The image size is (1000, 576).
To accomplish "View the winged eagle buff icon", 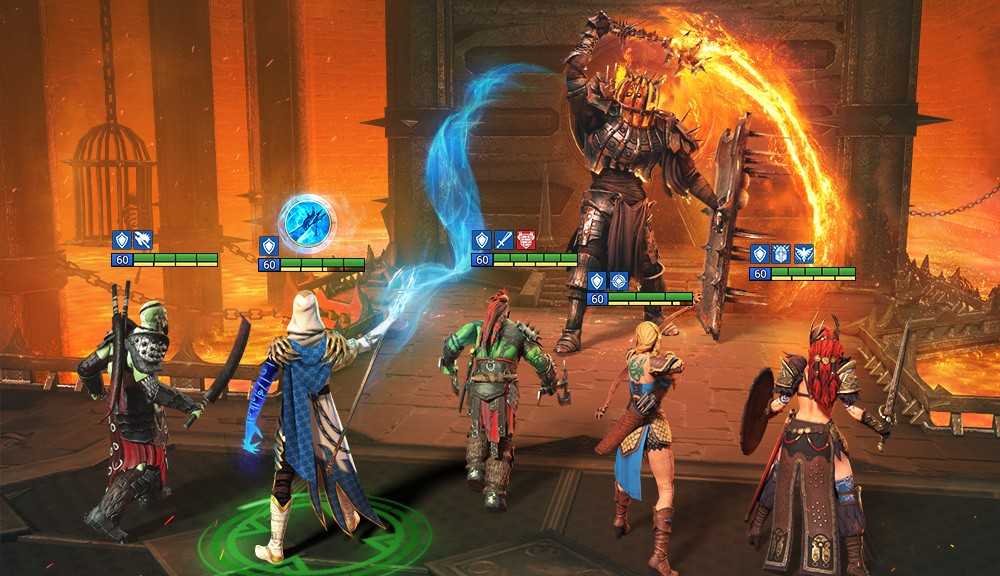I will 803,254.
